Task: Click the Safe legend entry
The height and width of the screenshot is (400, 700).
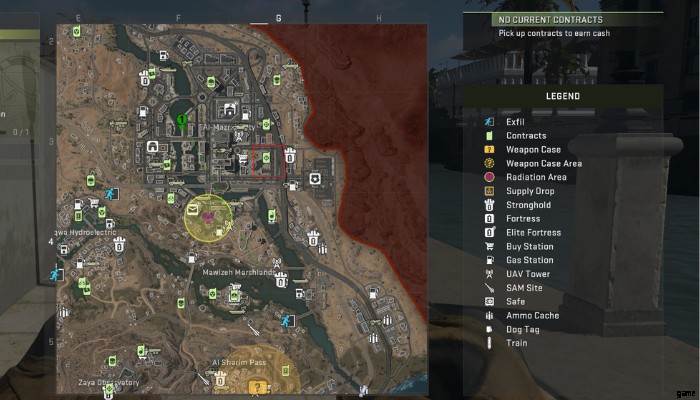Action: pyautogui.click(x=516, y=301)
